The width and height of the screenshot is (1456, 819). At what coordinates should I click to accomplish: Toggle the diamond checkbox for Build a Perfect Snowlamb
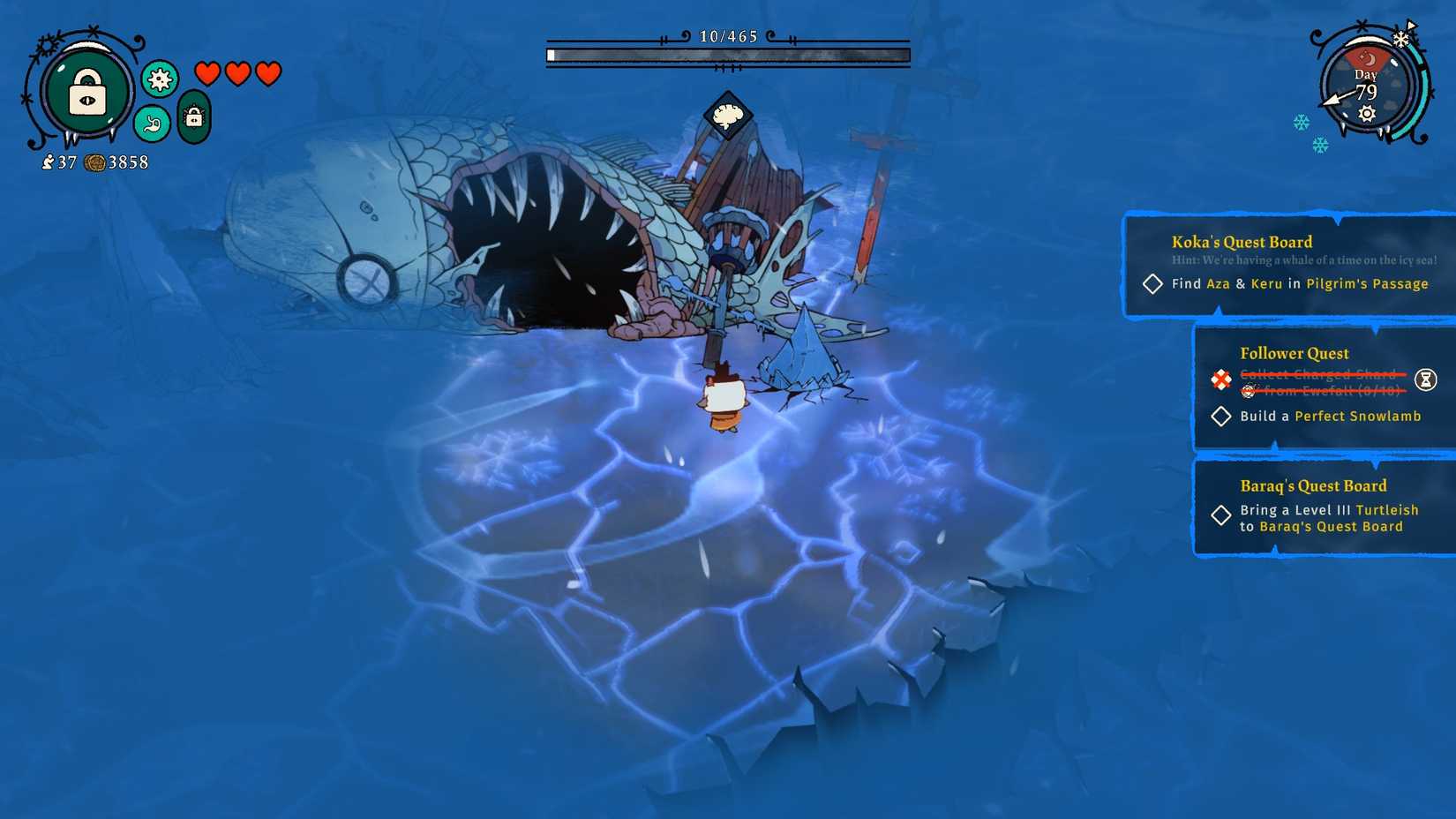1222,416
